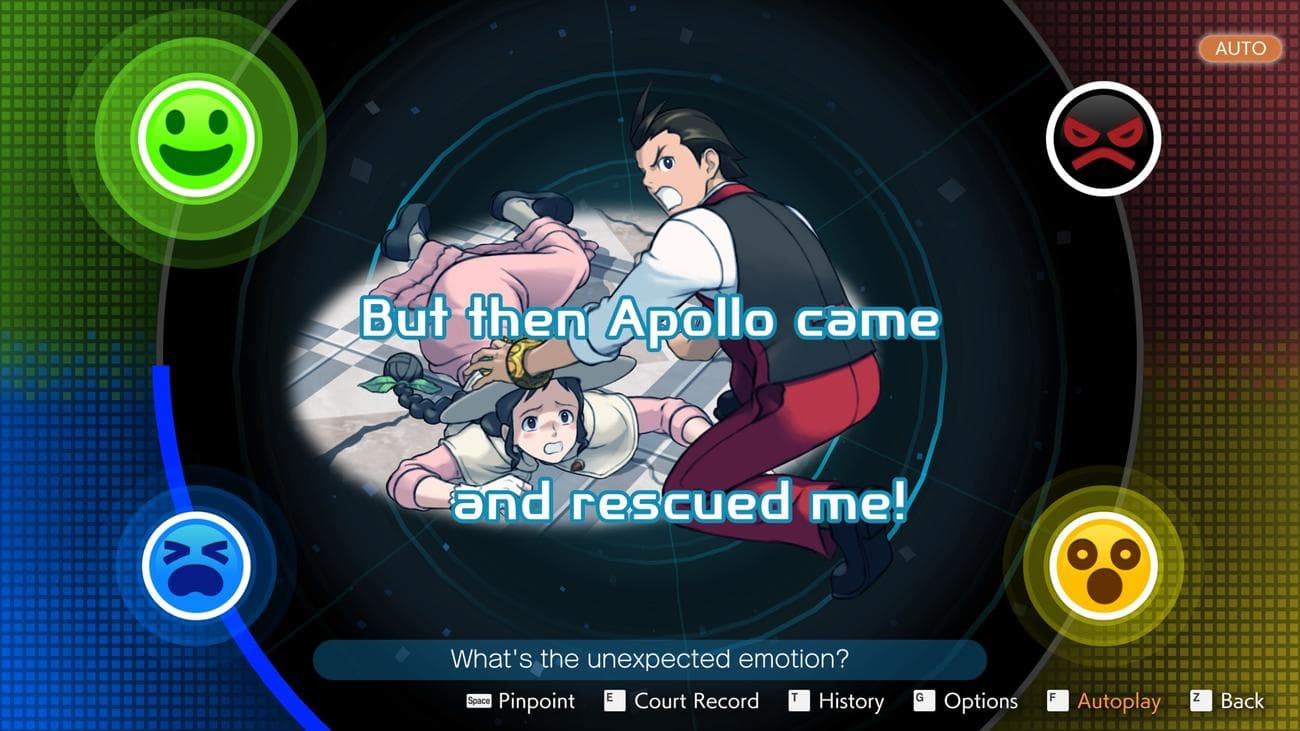This screenshot has width=1300, height=731.
Task: Click the T key icon beside History
Action: coord(797,701)
